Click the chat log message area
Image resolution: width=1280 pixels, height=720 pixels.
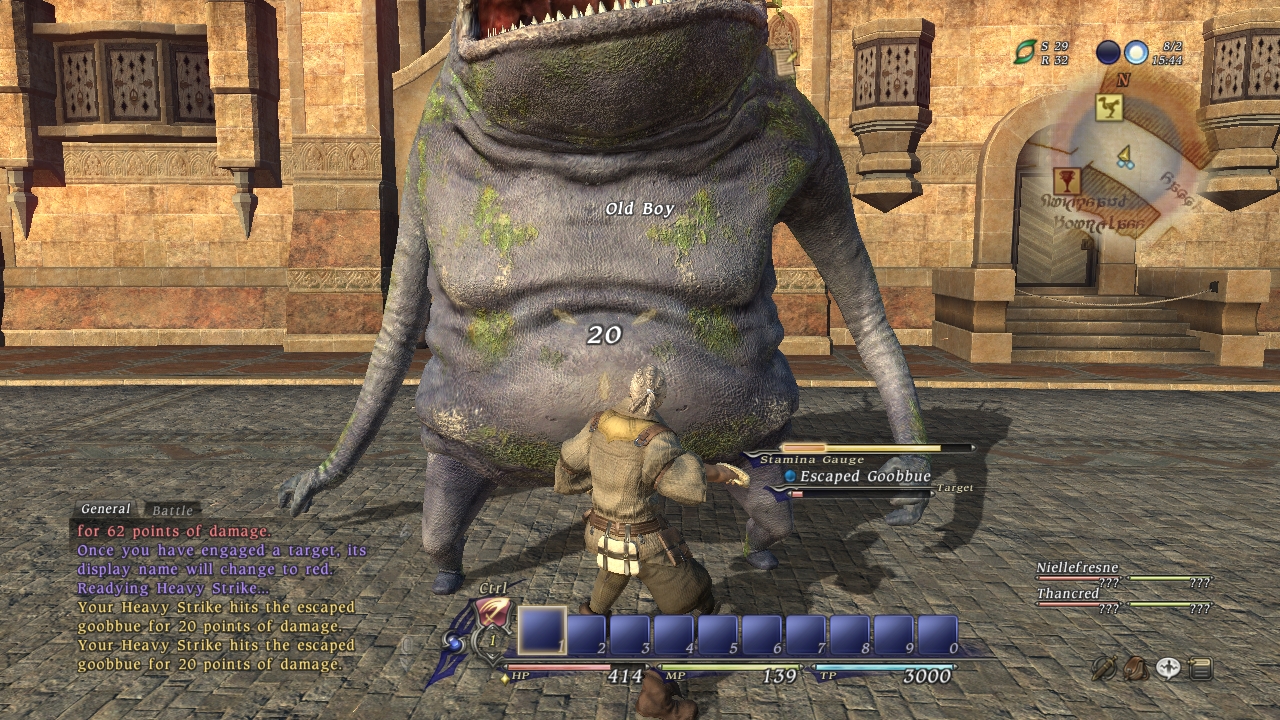click(220, 598)
